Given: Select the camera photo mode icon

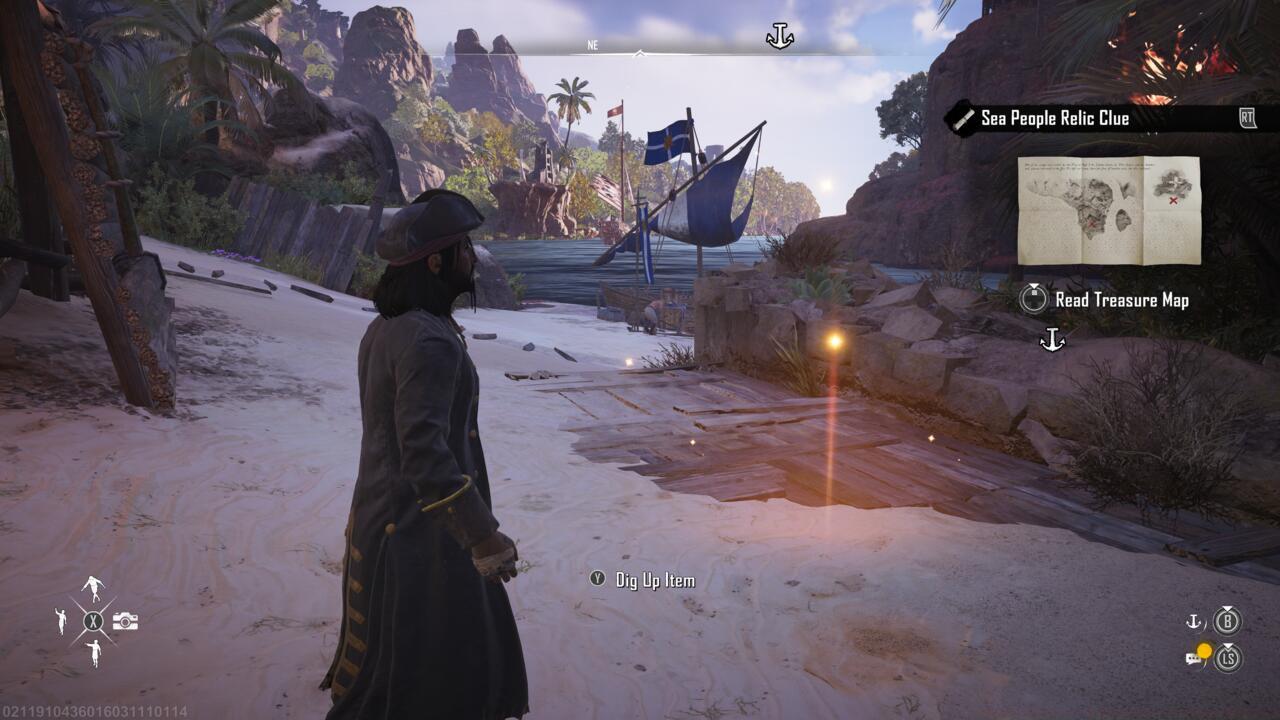Looking at the screenshot, I should 125,622.
